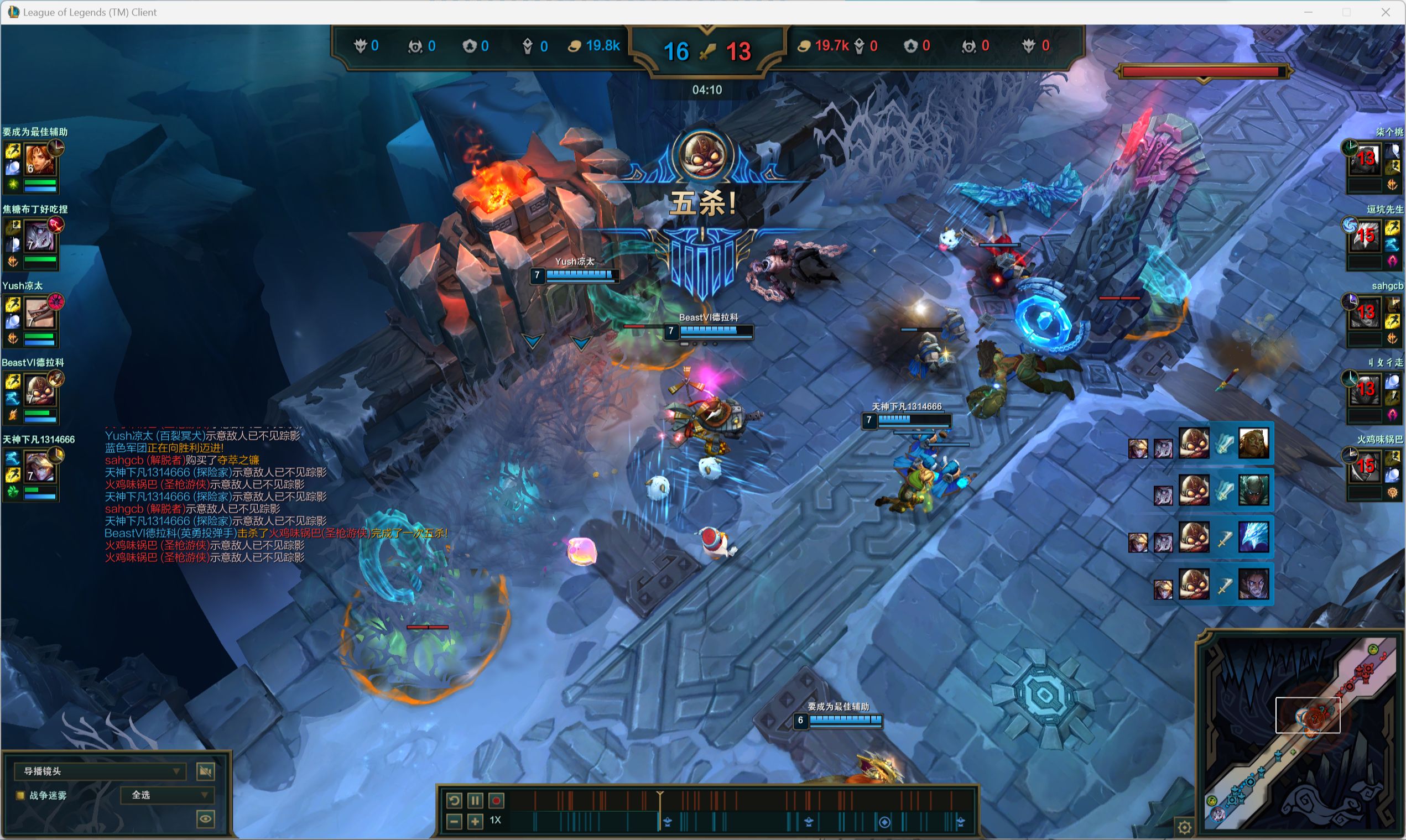The height and width of the screenshot is (840, 1406).
Task: Click the red record button
Action: [496, 800]
